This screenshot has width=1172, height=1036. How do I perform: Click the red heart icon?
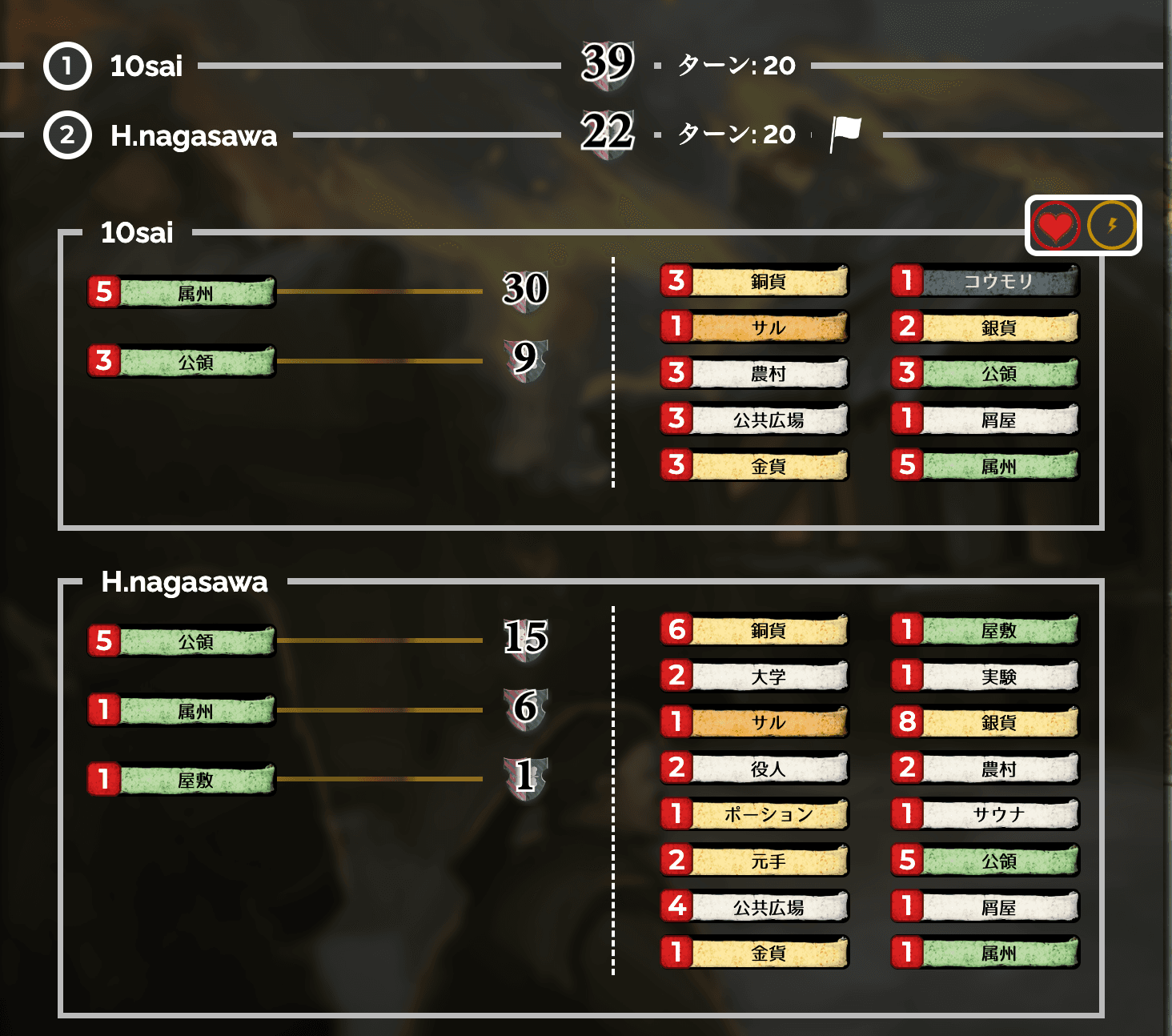1055,226
